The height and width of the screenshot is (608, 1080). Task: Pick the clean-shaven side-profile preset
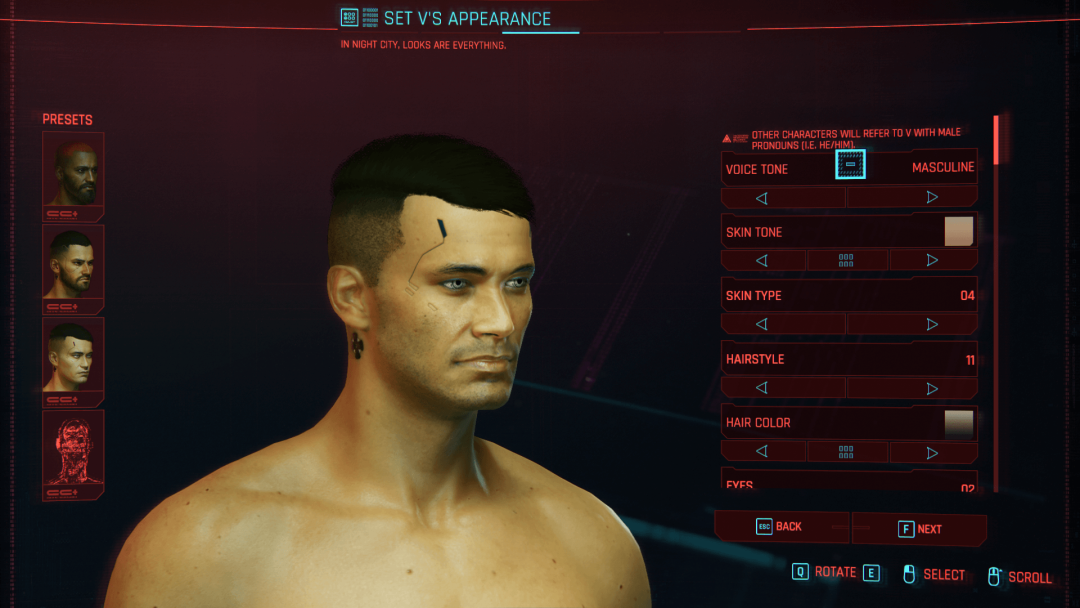pos(73,355)
